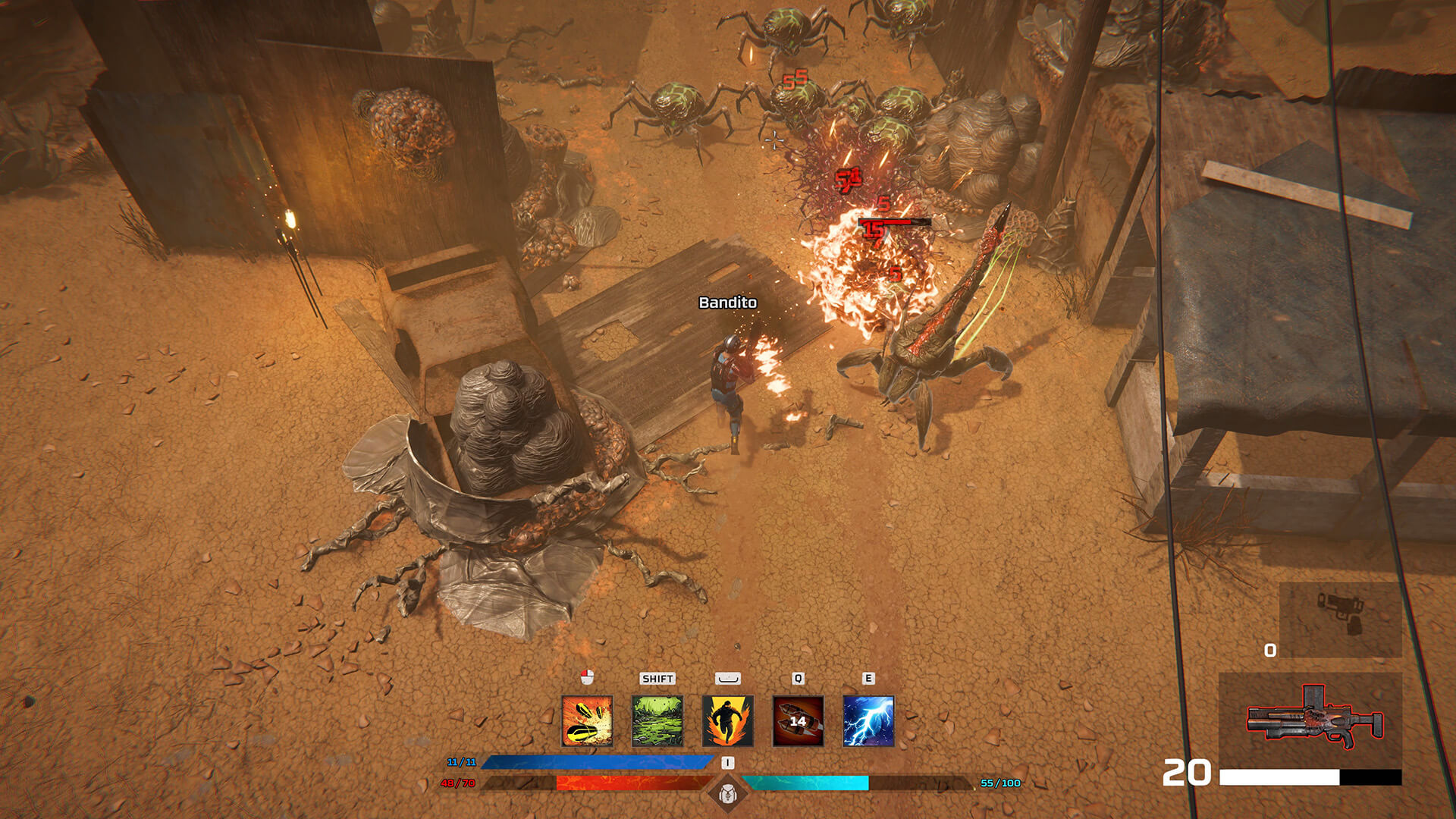The image size is (1456, 819).
Task: Use the green toxic swamp ability
Action: pyautogui.click(x=657, y=721)
